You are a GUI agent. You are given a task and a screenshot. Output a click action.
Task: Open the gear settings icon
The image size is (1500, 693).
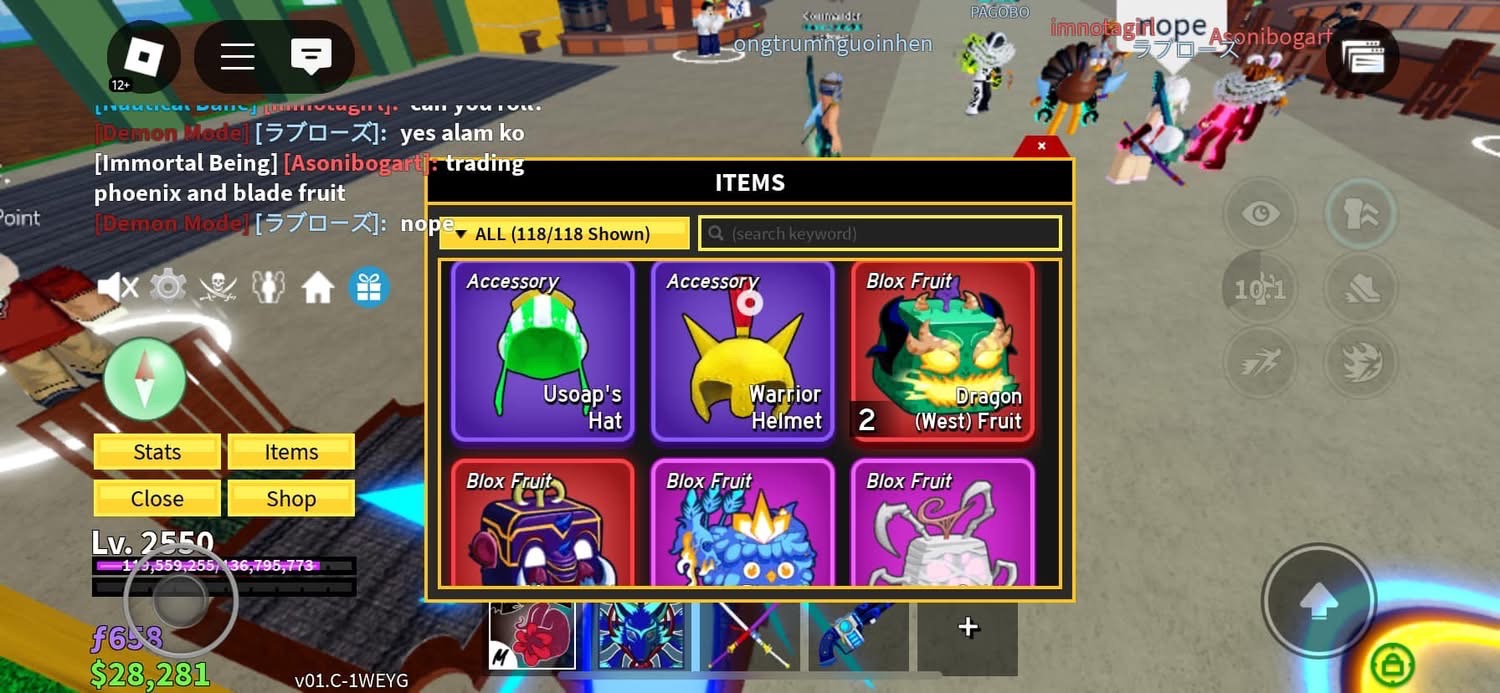pos(168,288)
